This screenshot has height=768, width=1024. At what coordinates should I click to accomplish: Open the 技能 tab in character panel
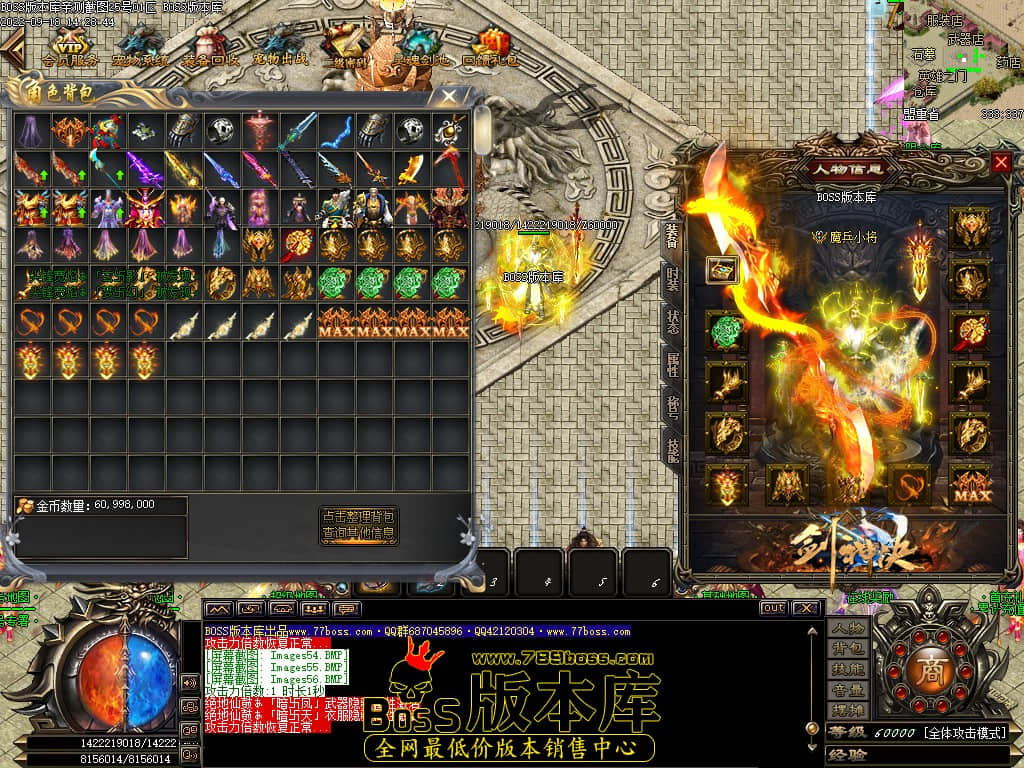pyautogui.click(x=674, y=449)
